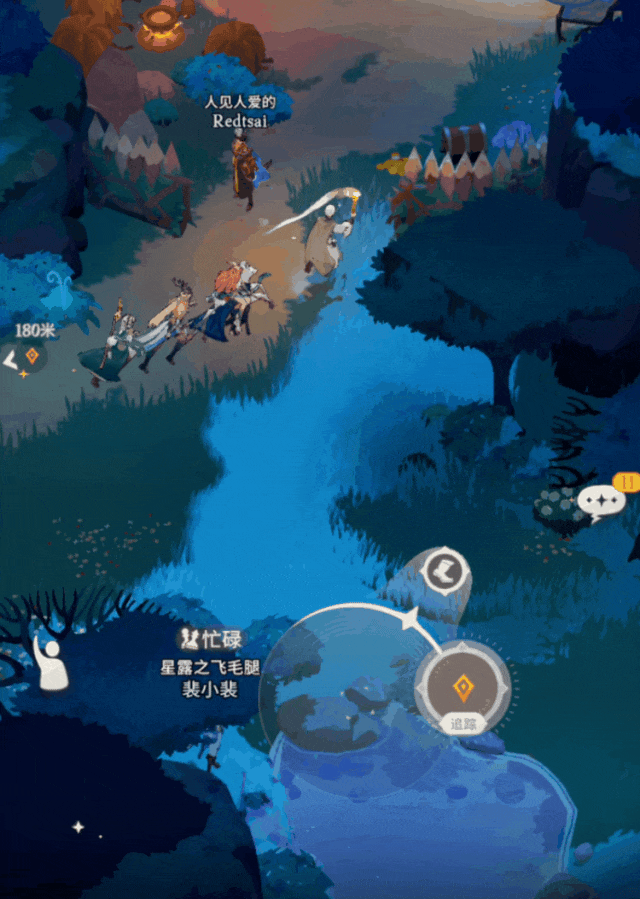Open the chat bubble with 11 badge
The width and height of the screenshot is (640, 899).
601,501
